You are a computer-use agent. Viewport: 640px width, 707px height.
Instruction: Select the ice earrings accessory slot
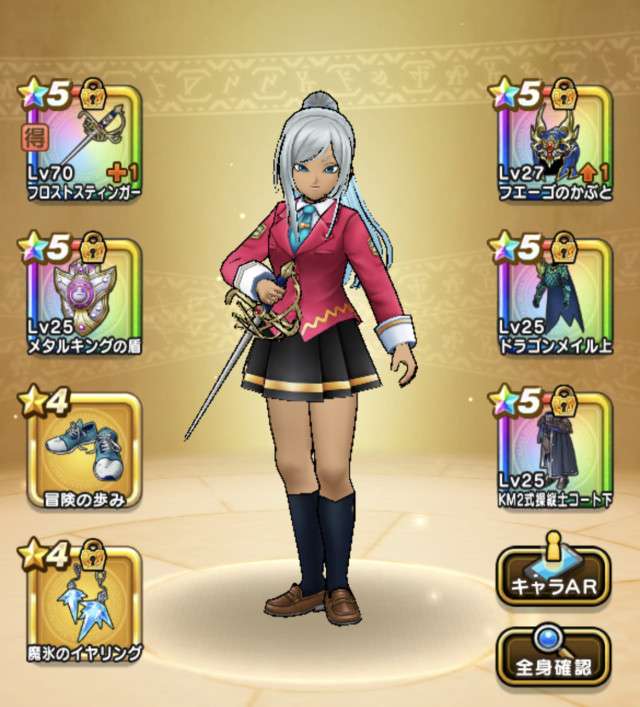click(x=80, y=603)
